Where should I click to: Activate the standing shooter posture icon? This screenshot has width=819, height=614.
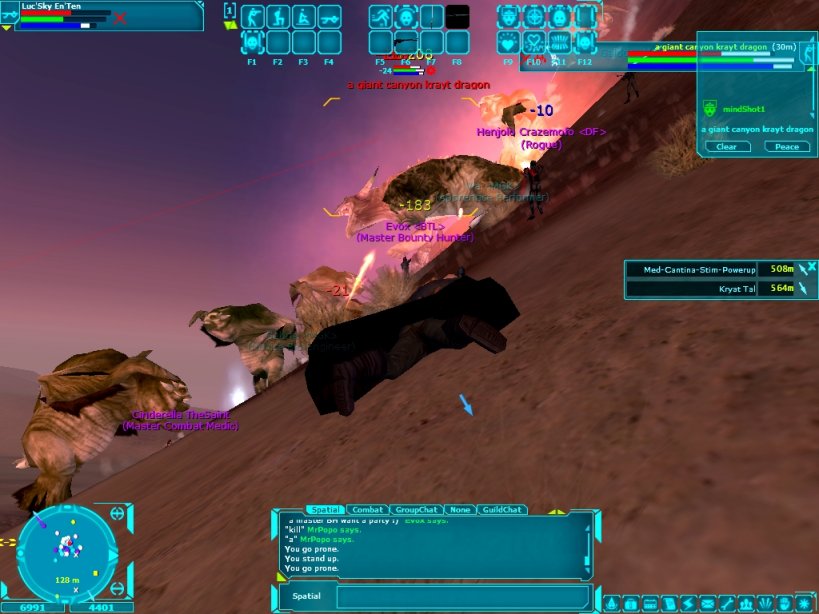click(252, 17)
